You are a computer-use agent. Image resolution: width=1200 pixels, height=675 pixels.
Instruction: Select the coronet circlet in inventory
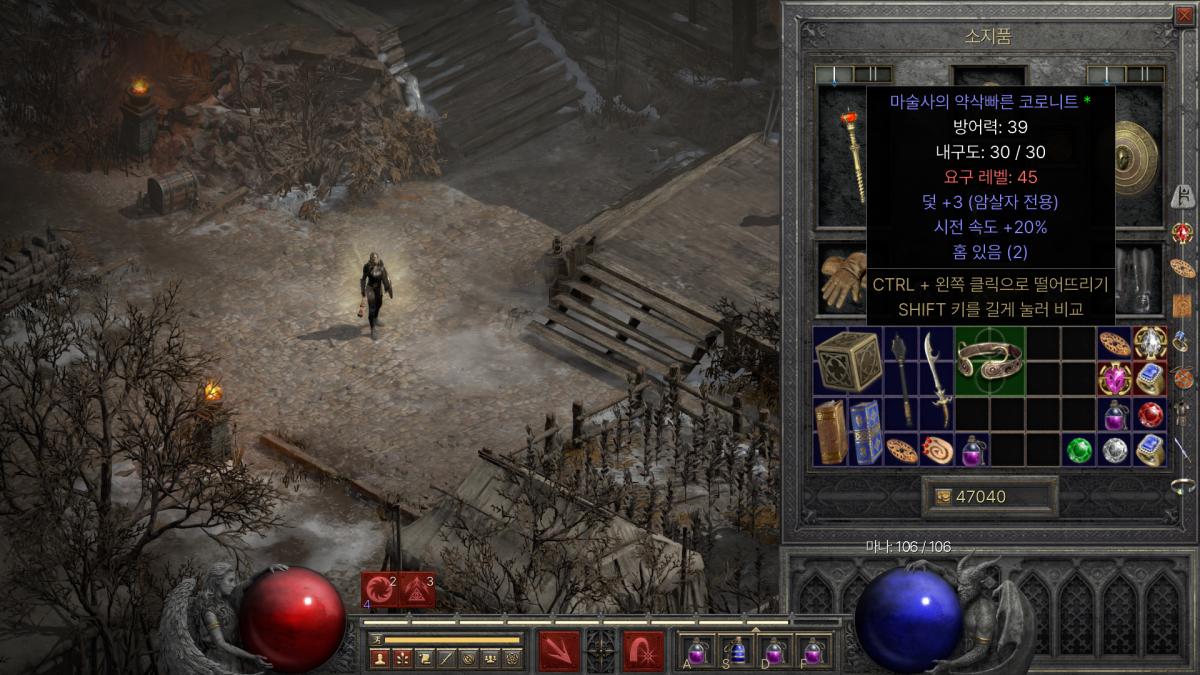pos(989,360)
